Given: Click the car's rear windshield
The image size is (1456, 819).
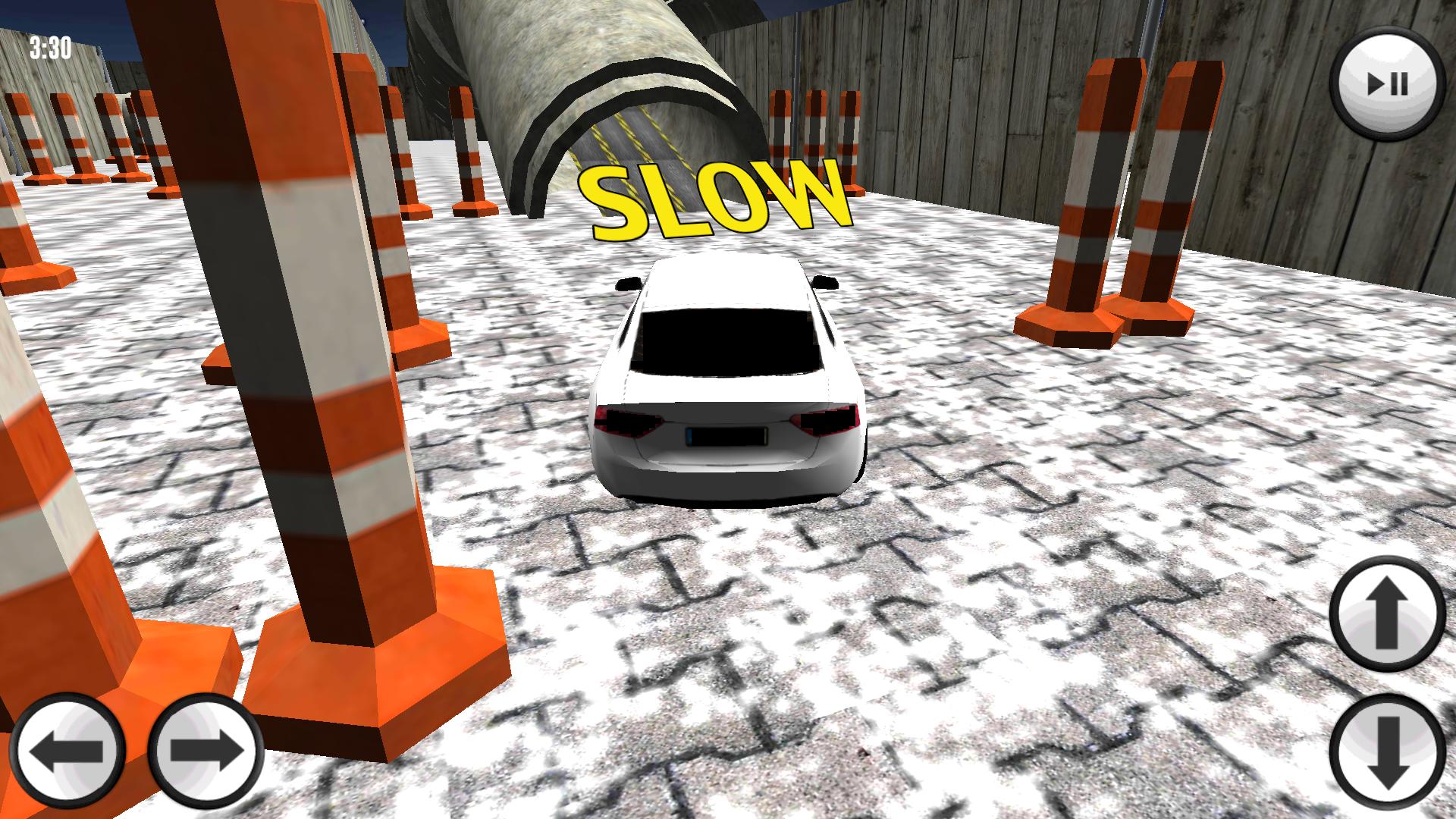Looking at the screenshot, I should pyautogui.click(x=728, y=341).
